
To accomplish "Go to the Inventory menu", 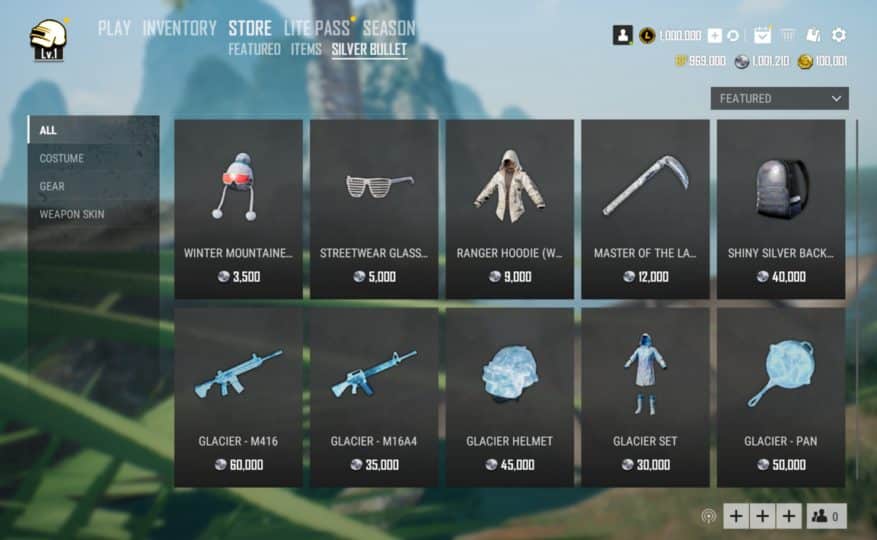I will pyautogui.click(x=179, y=28).
